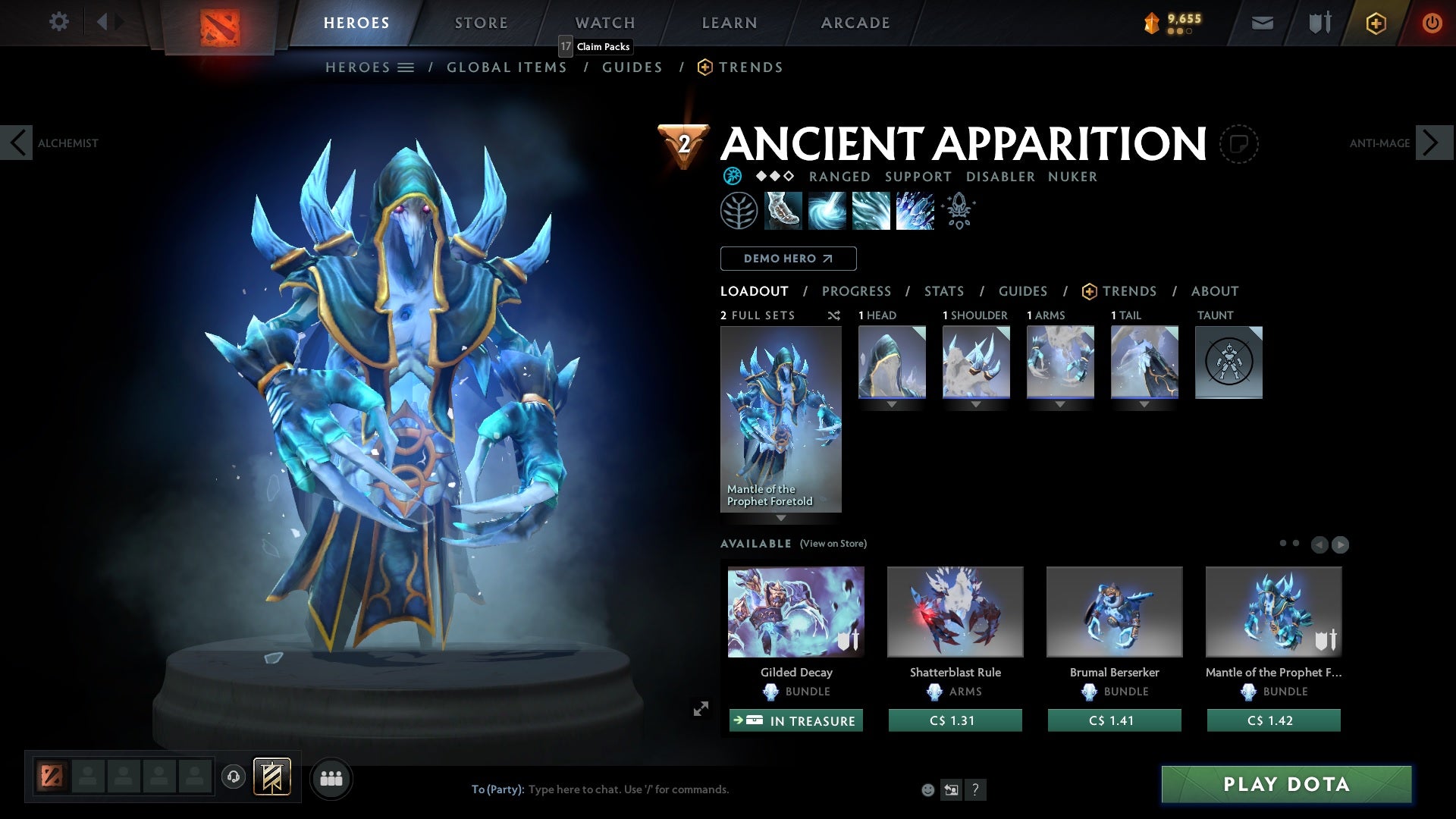
Task: Open the party finder friends icon
Action: (x=331, y=777)
